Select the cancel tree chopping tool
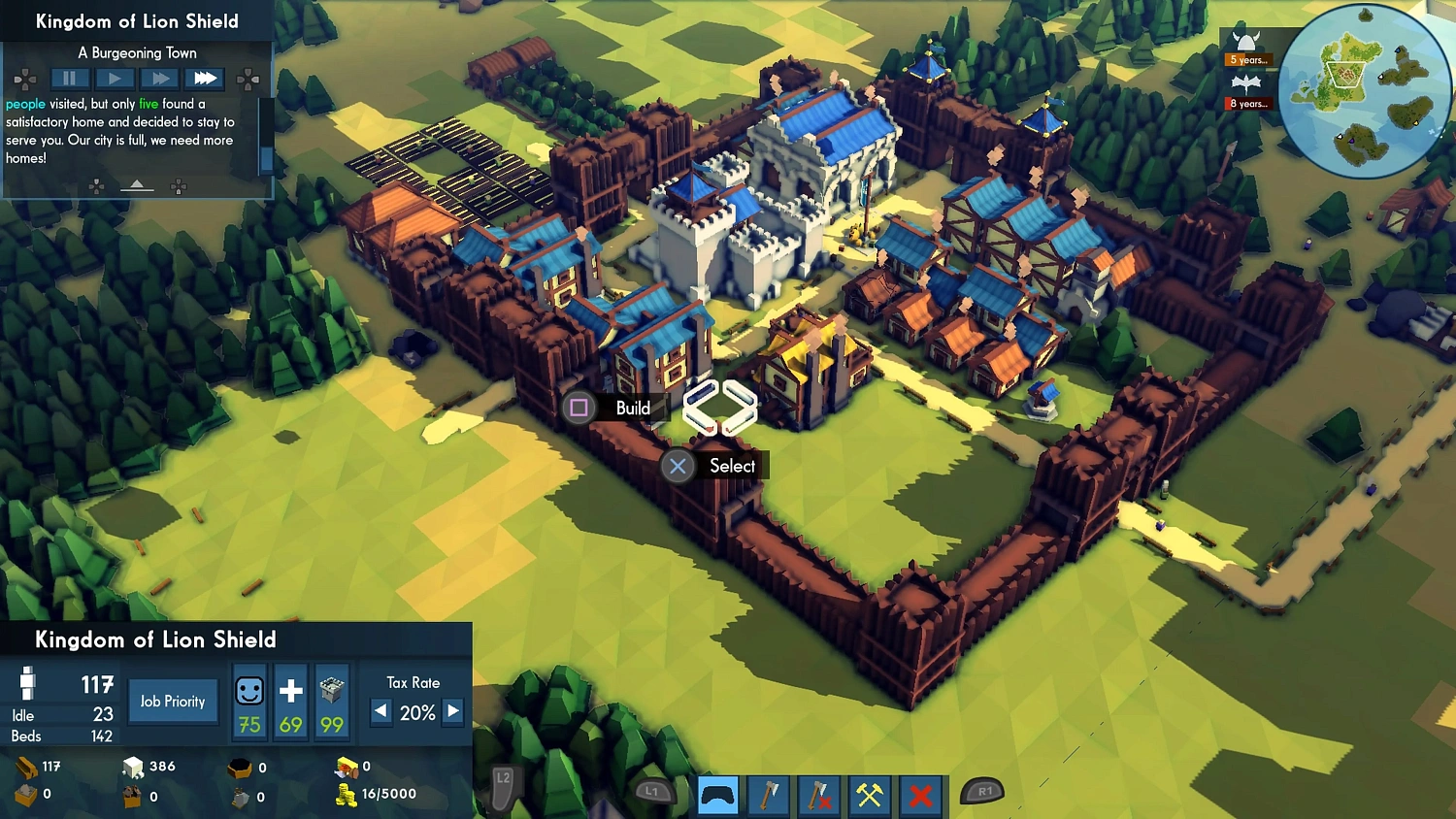Viewport: 1456px width, 819px height. (x=818, y=796)
